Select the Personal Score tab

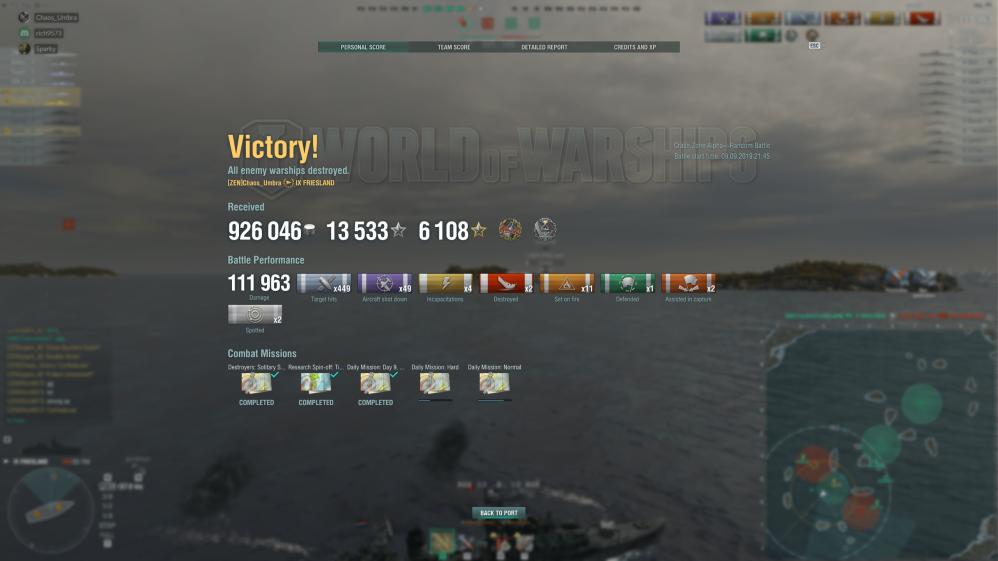coord(363,47)
